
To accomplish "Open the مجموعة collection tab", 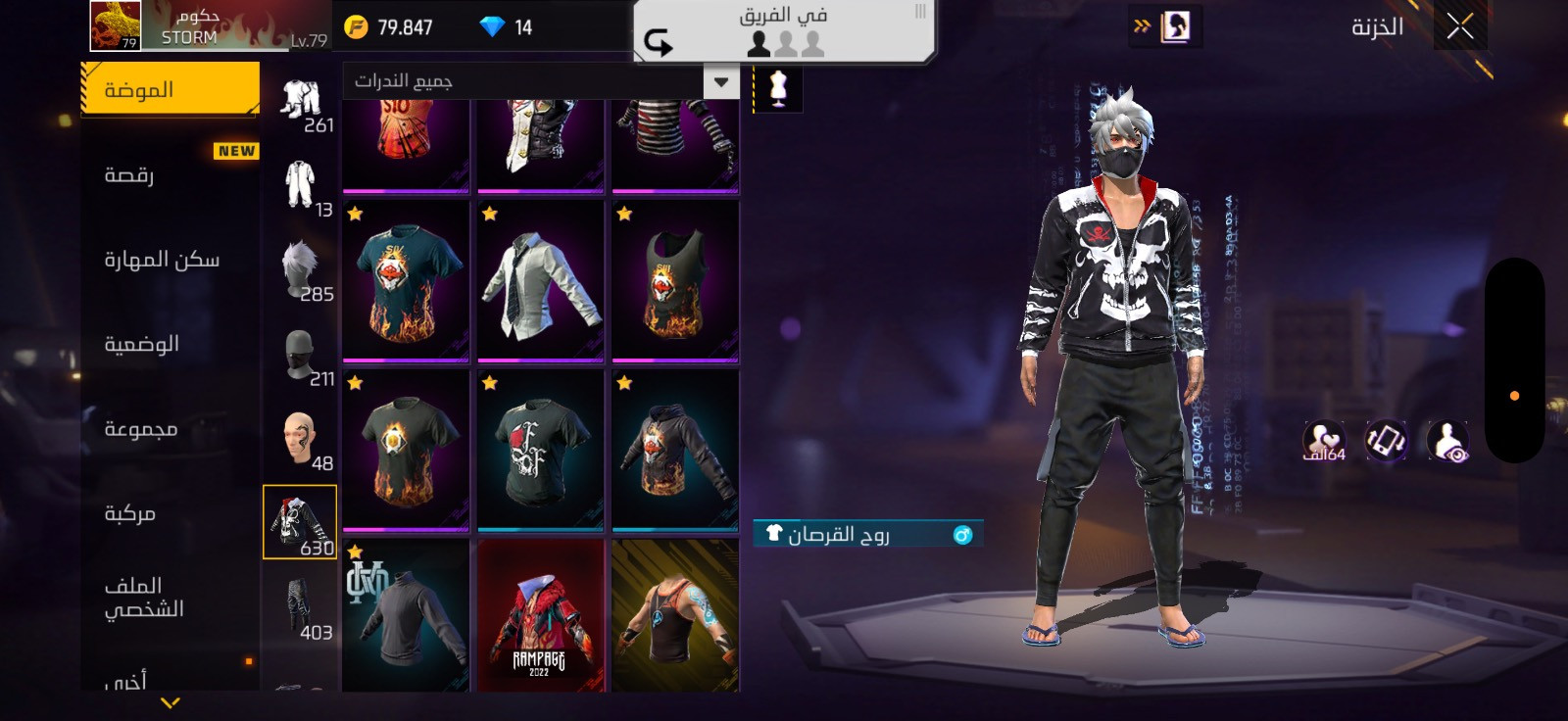I will click(x=170, y=429).
